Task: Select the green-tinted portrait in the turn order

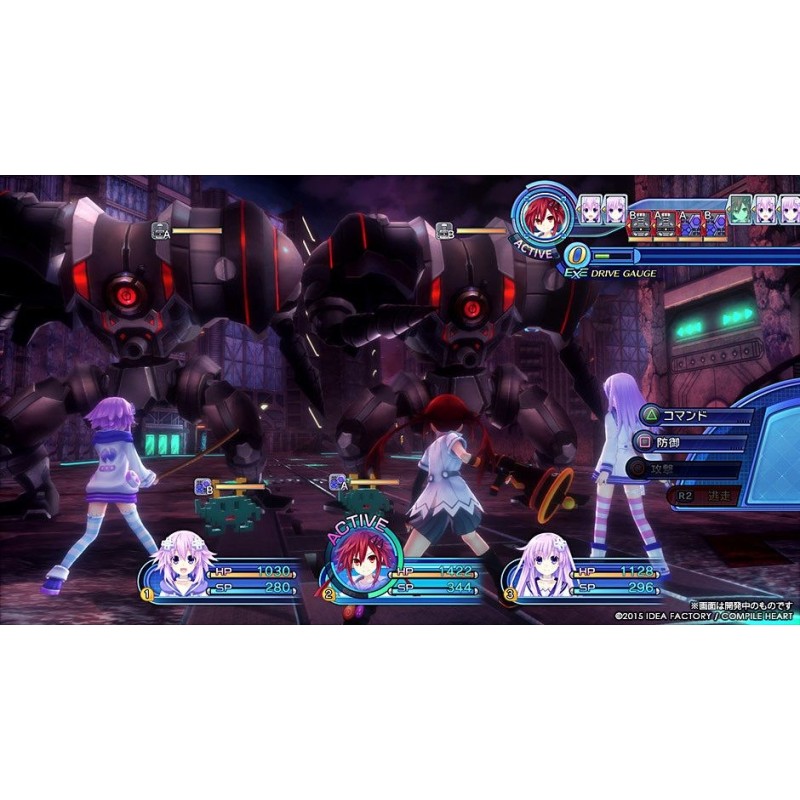Action: (x=740, y=210)
